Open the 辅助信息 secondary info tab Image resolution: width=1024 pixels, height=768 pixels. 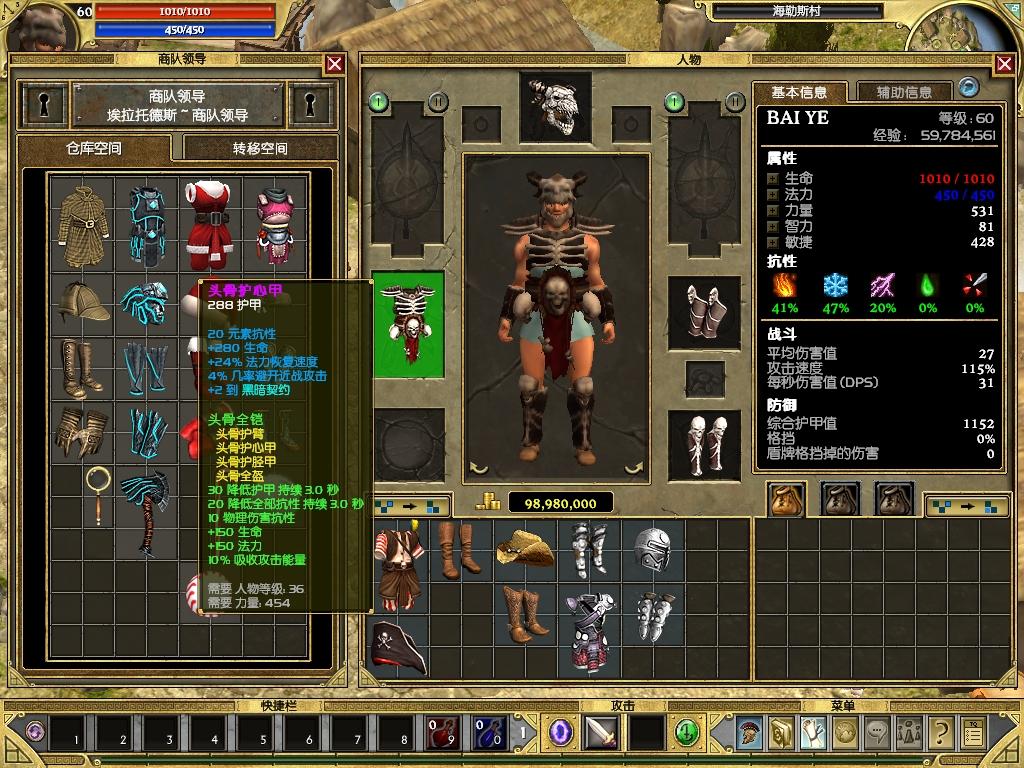pos(904,92)
